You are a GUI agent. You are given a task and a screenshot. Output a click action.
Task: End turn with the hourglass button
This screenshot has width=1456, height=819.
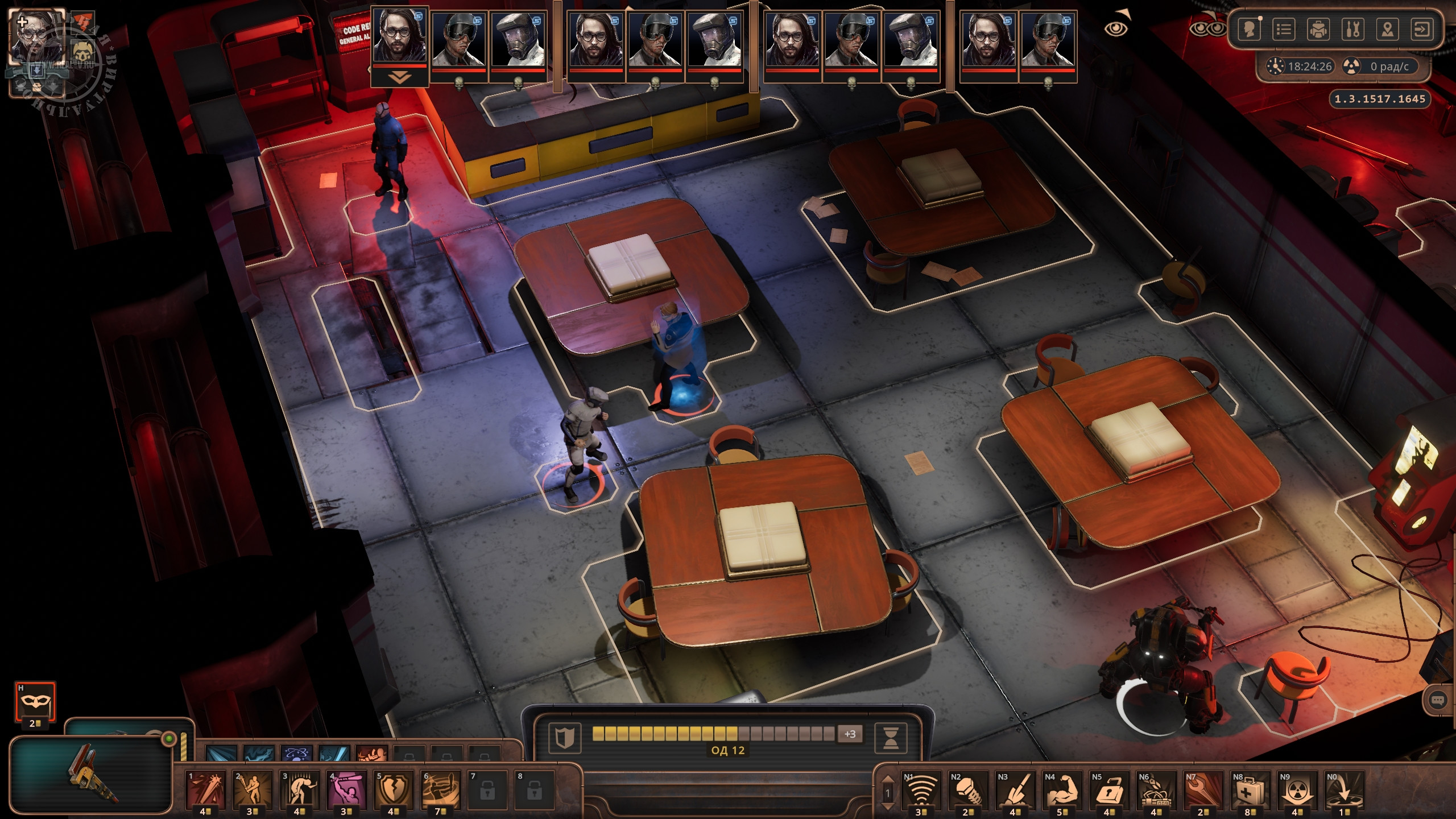891,738
